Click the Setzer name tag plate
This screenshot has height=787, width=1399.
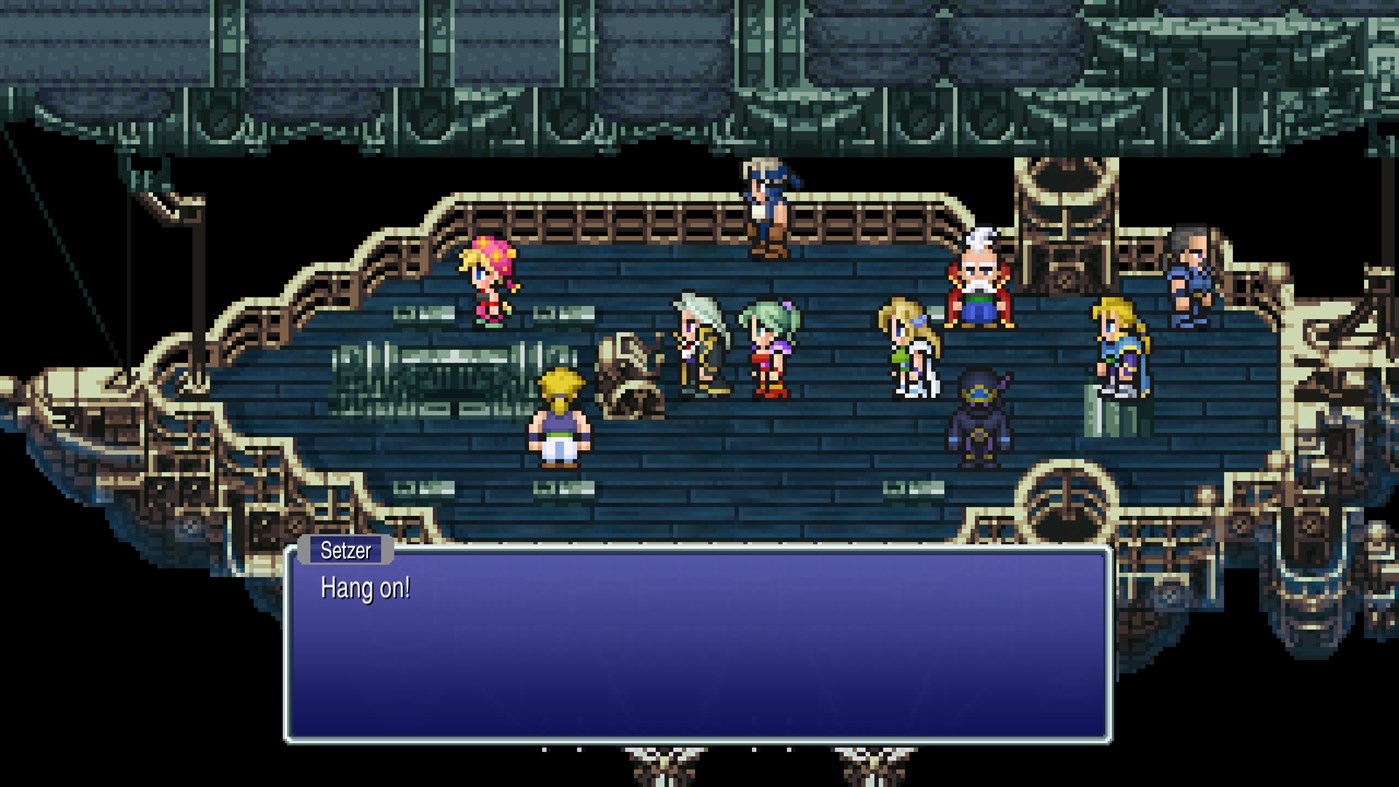(345, 550)
